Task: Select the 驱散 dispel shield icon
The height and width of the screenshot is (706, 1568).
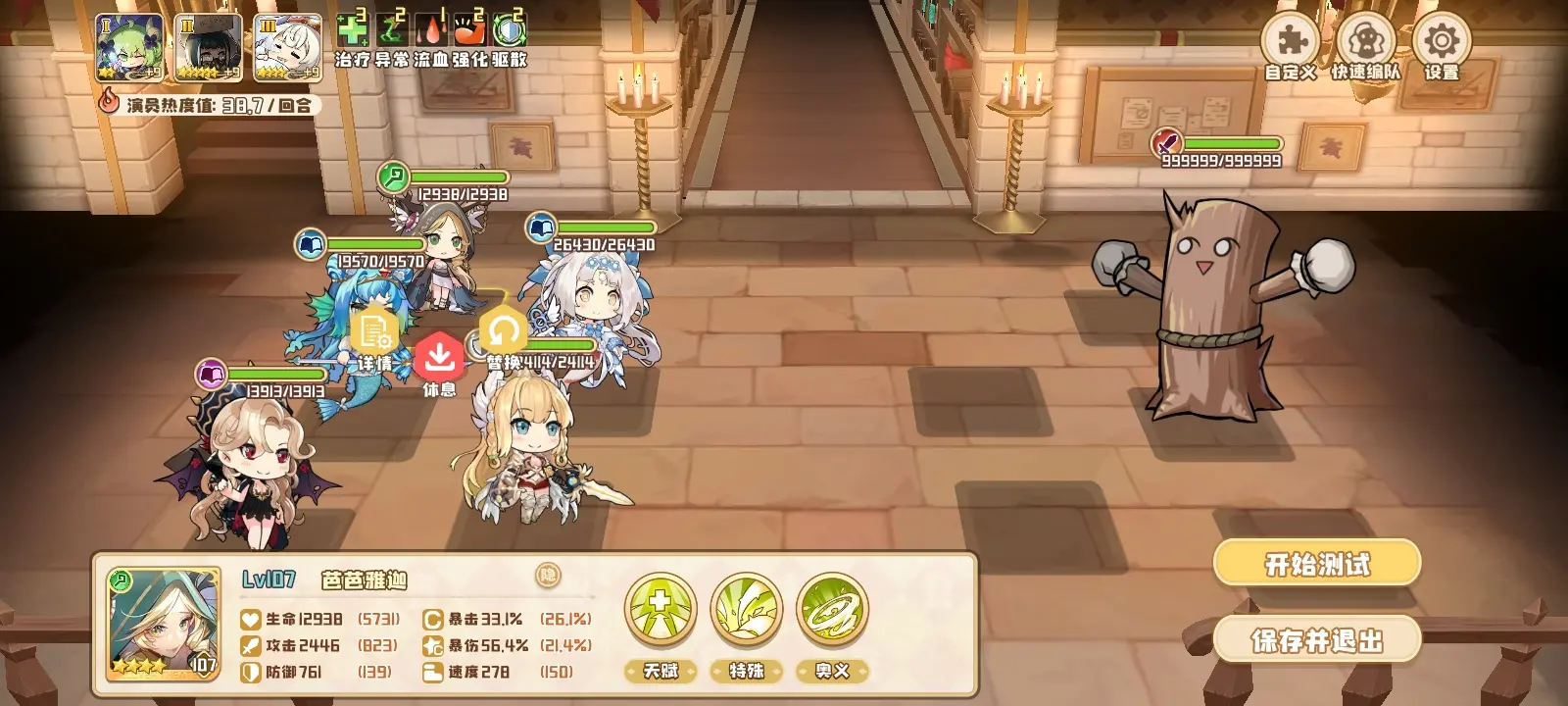Action: (x=508, y=29)
